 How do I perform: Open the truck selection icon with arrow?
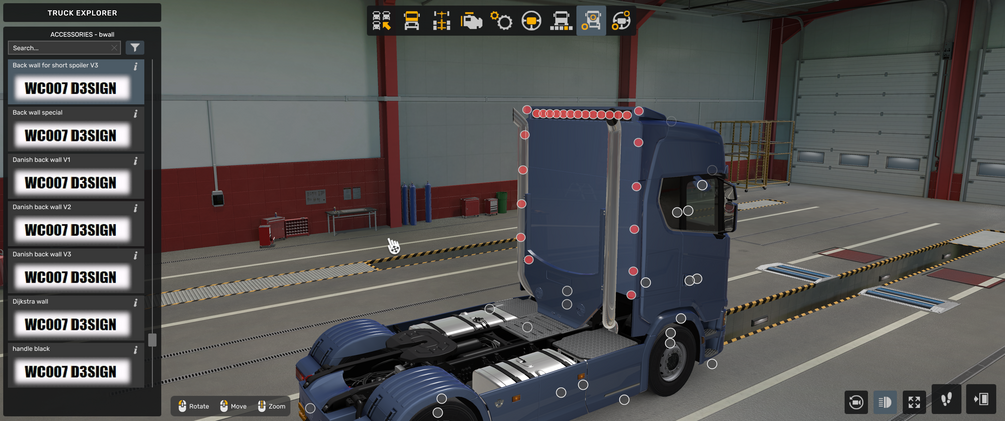point(381,21)
